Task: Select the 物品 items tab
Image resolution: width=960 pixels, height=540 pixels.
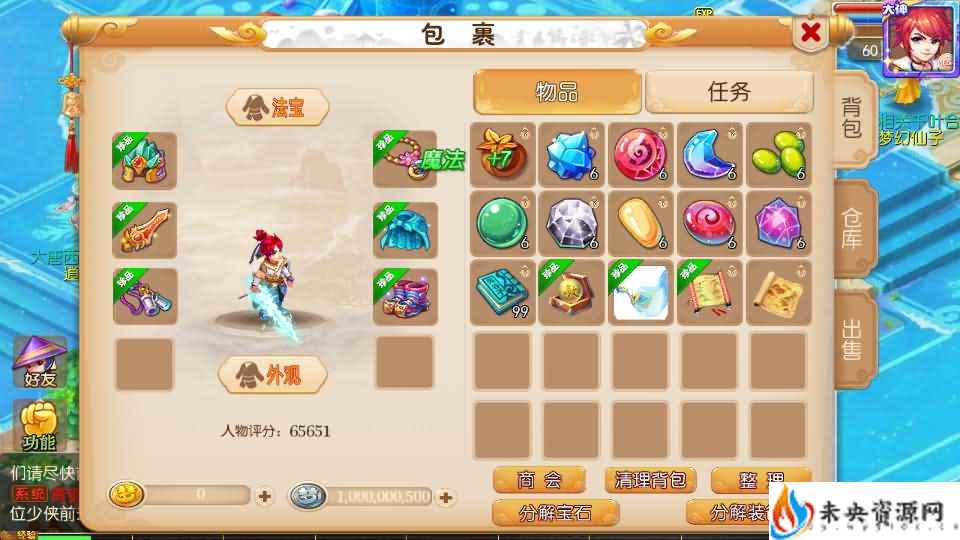Action: (557, 92)
